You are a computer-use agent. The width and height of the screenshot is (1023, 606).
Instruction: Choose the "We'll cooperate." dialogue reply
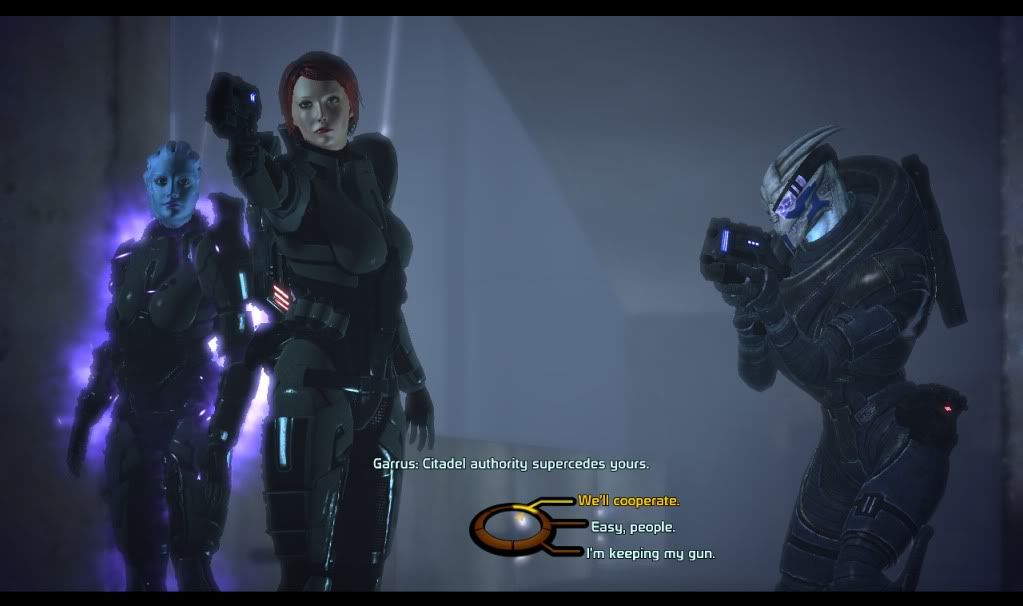(x=628, y=500)
